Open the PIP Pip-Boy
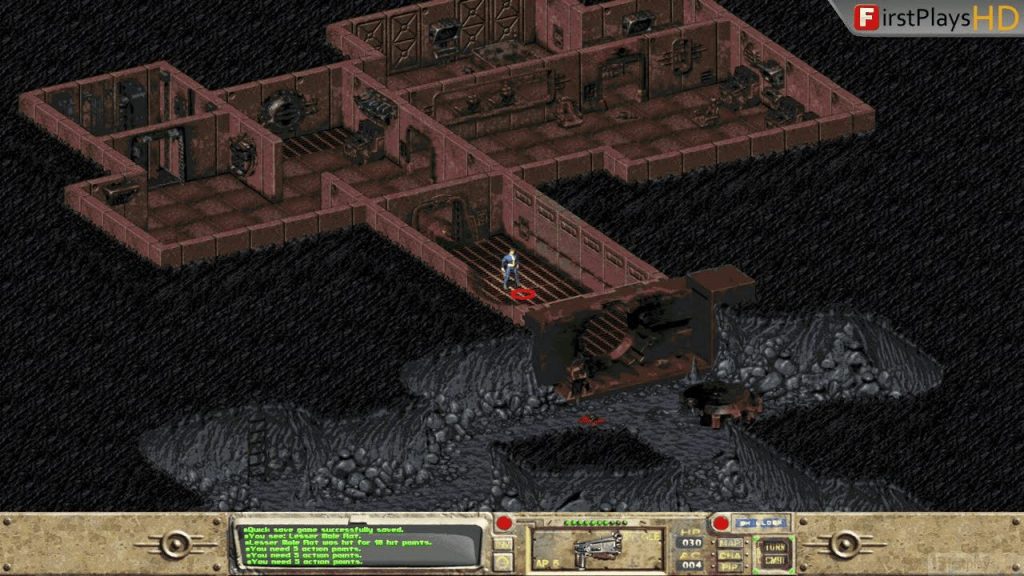The width and height of the screenshot is (1024, 576). (x=730, y=567)
